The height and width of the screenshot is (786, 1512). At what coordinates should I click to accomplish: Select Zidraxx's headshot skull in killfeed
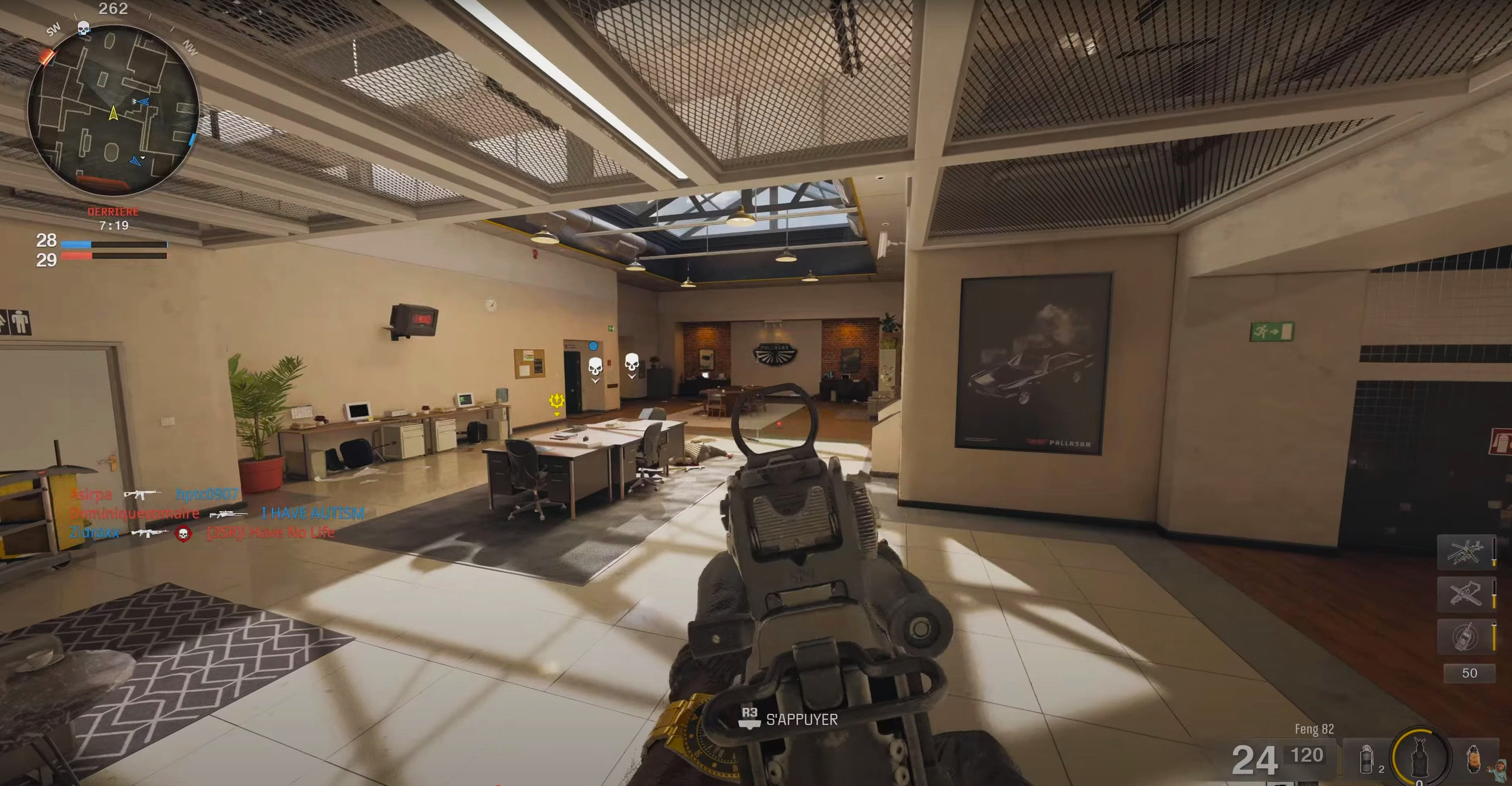184,533
